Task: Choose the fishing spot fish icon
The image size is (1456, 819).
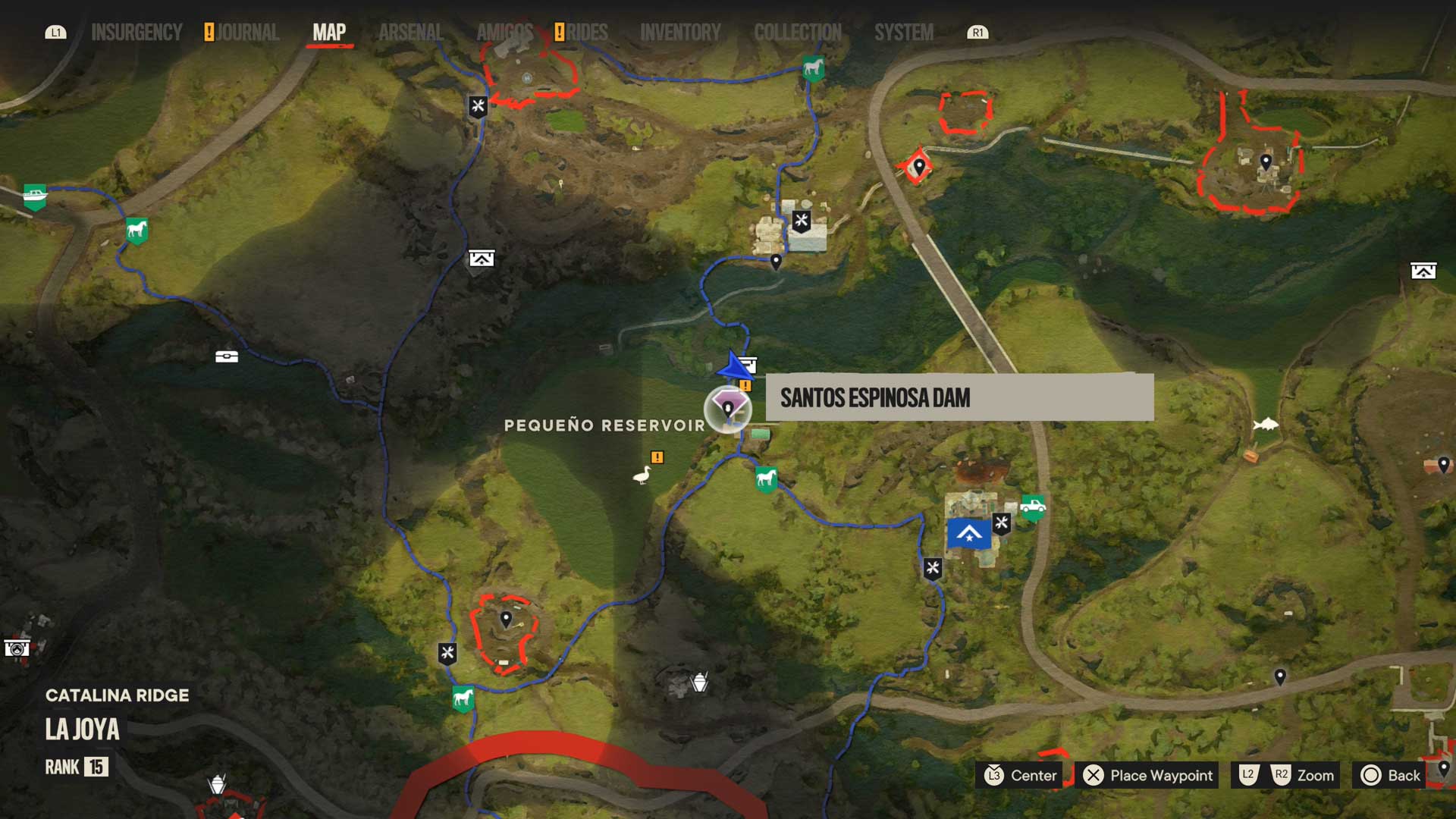Action: click(1266, 425)
